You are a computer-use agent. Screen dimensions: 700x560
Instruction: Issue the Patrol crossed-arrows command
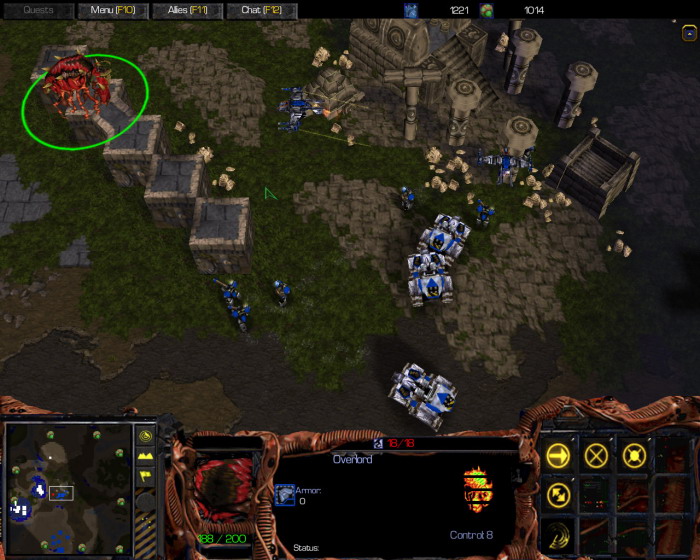pos(559,493)
